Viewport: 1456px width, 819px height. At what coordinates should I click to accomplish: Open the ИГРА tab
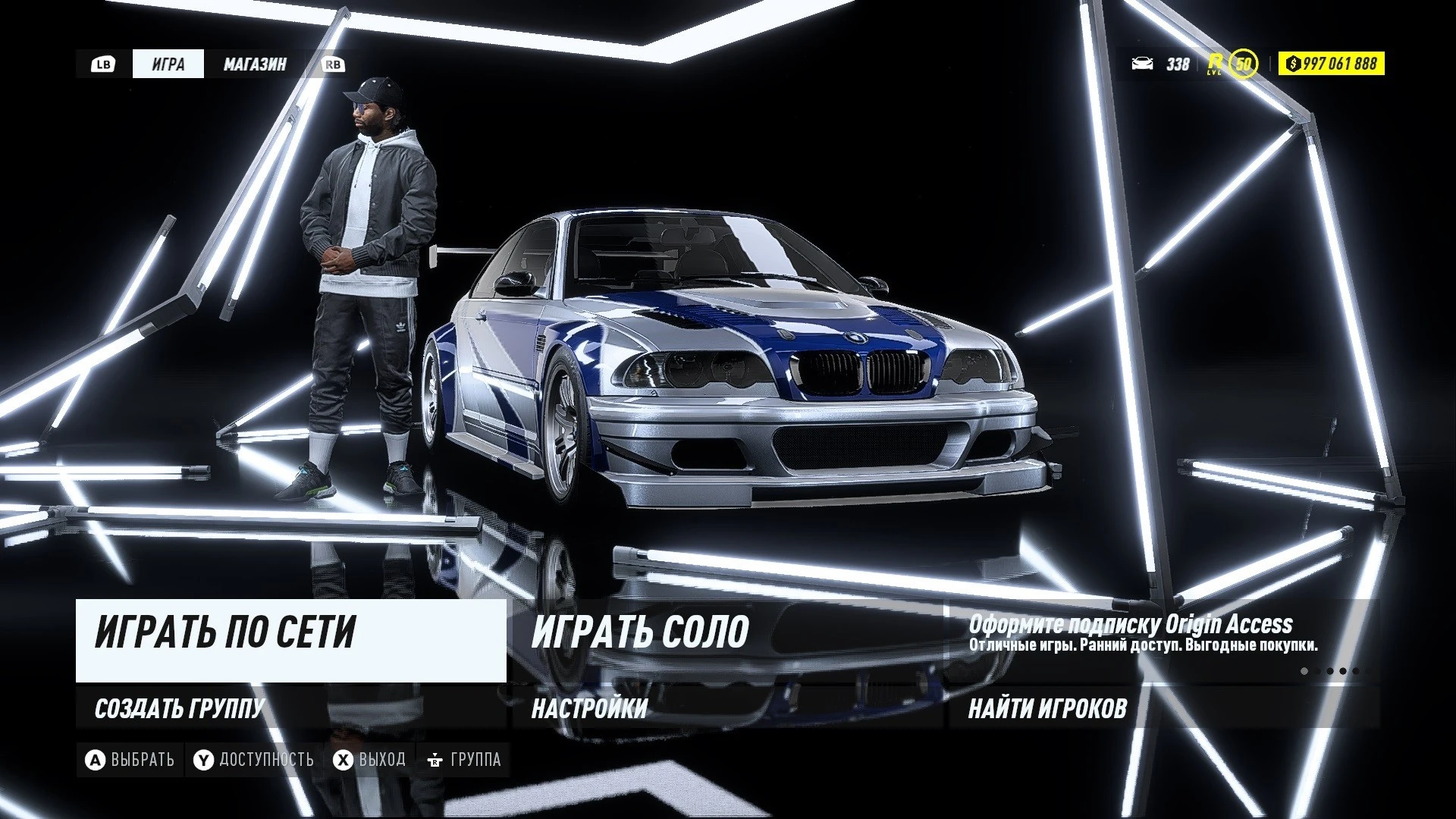click(168, 64)
